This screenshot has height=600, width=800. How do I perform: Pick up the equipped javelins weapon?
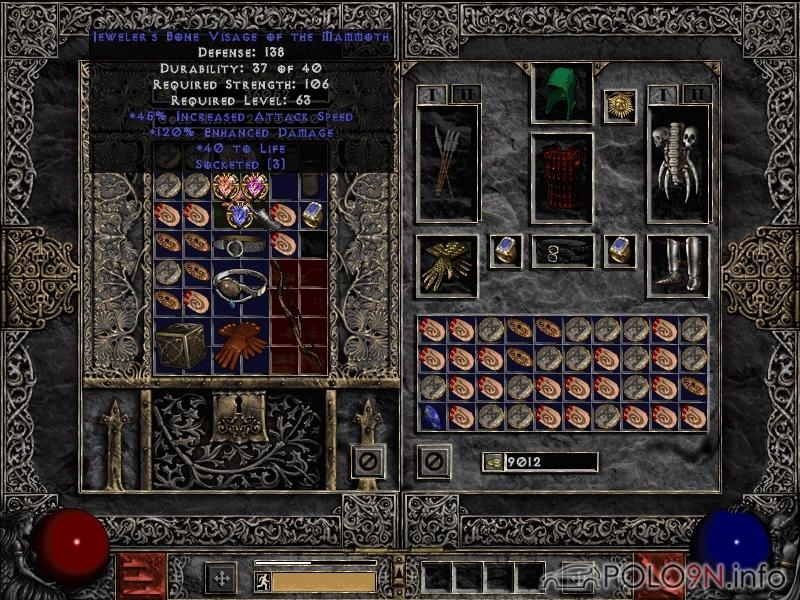click(447, 161)
